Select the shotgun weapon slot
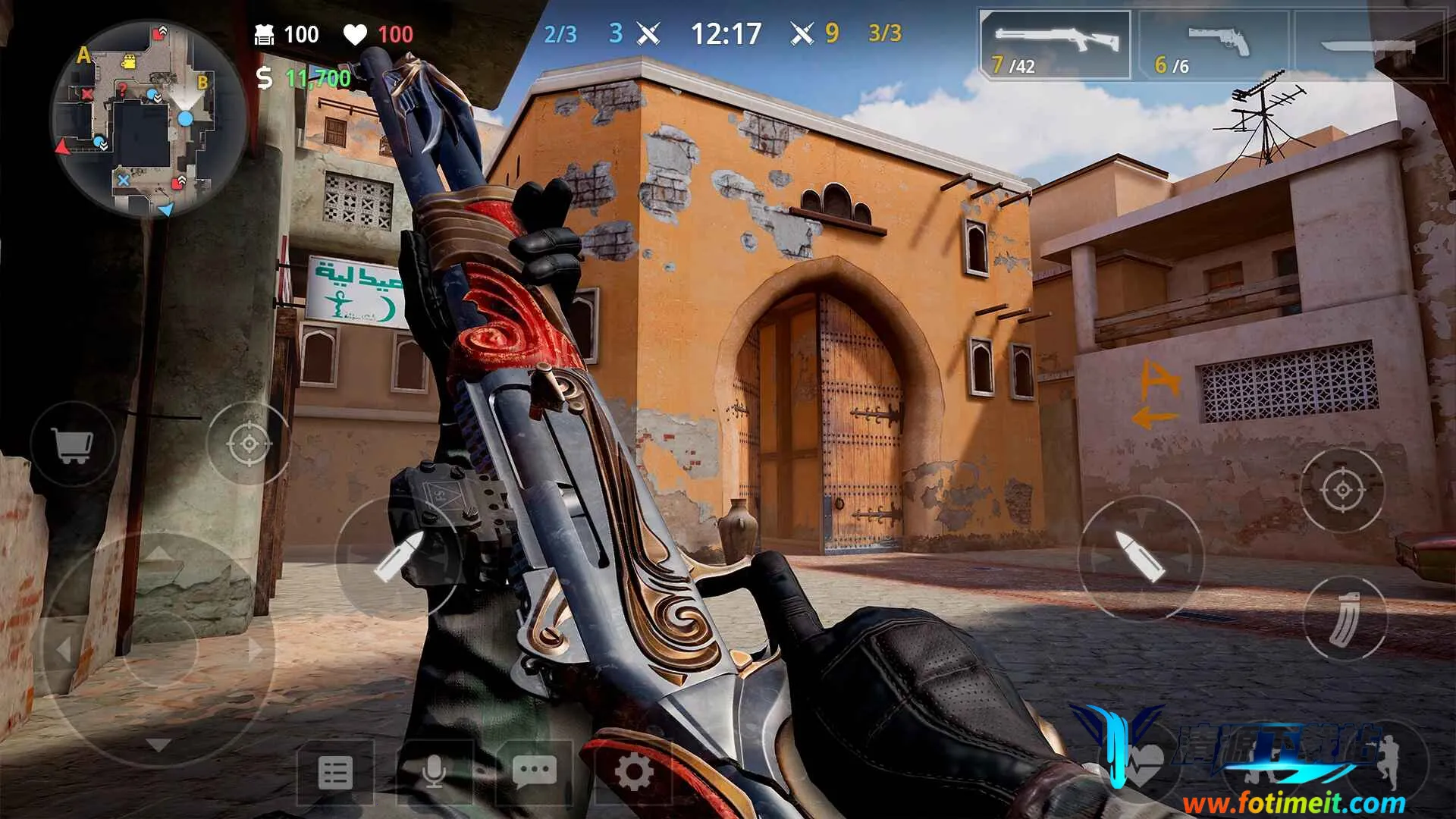 click(1055, 45)
